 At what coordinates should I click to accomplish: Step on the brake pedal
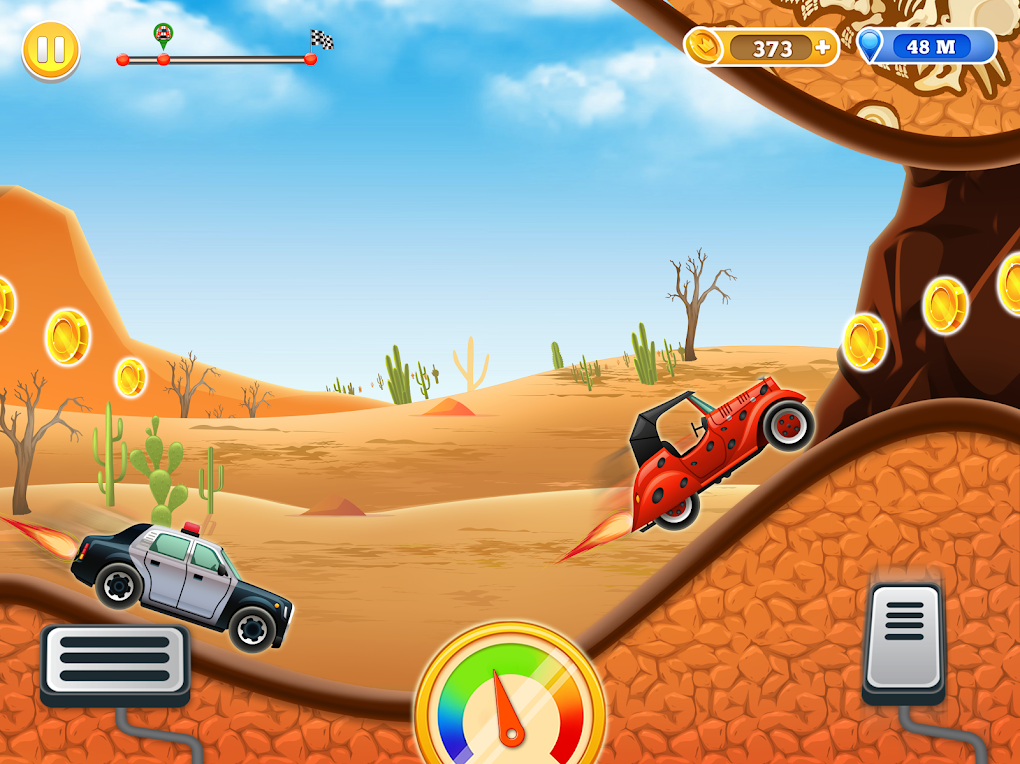115,660
